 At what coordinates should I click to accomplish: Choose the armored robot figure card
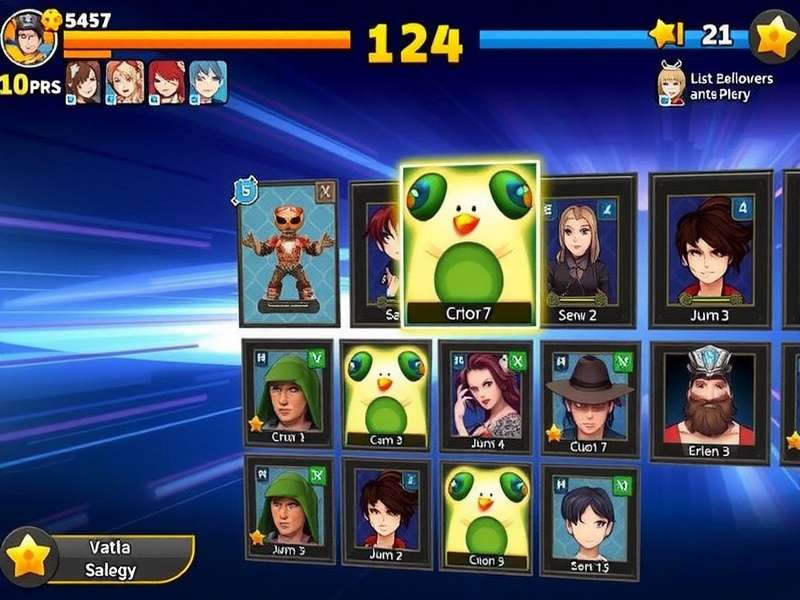tap(288, 252)
